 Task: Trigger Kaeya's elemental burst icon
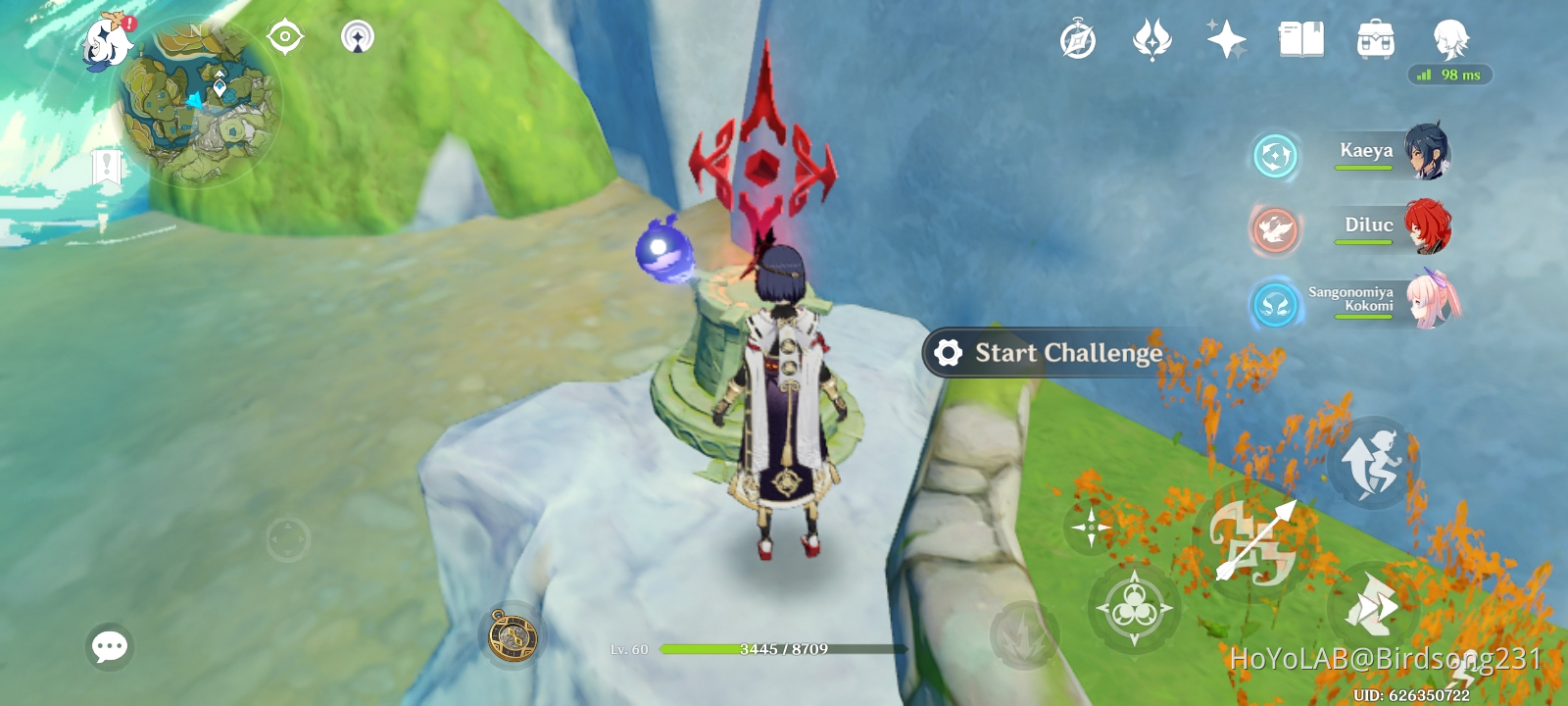(1275, 154)
